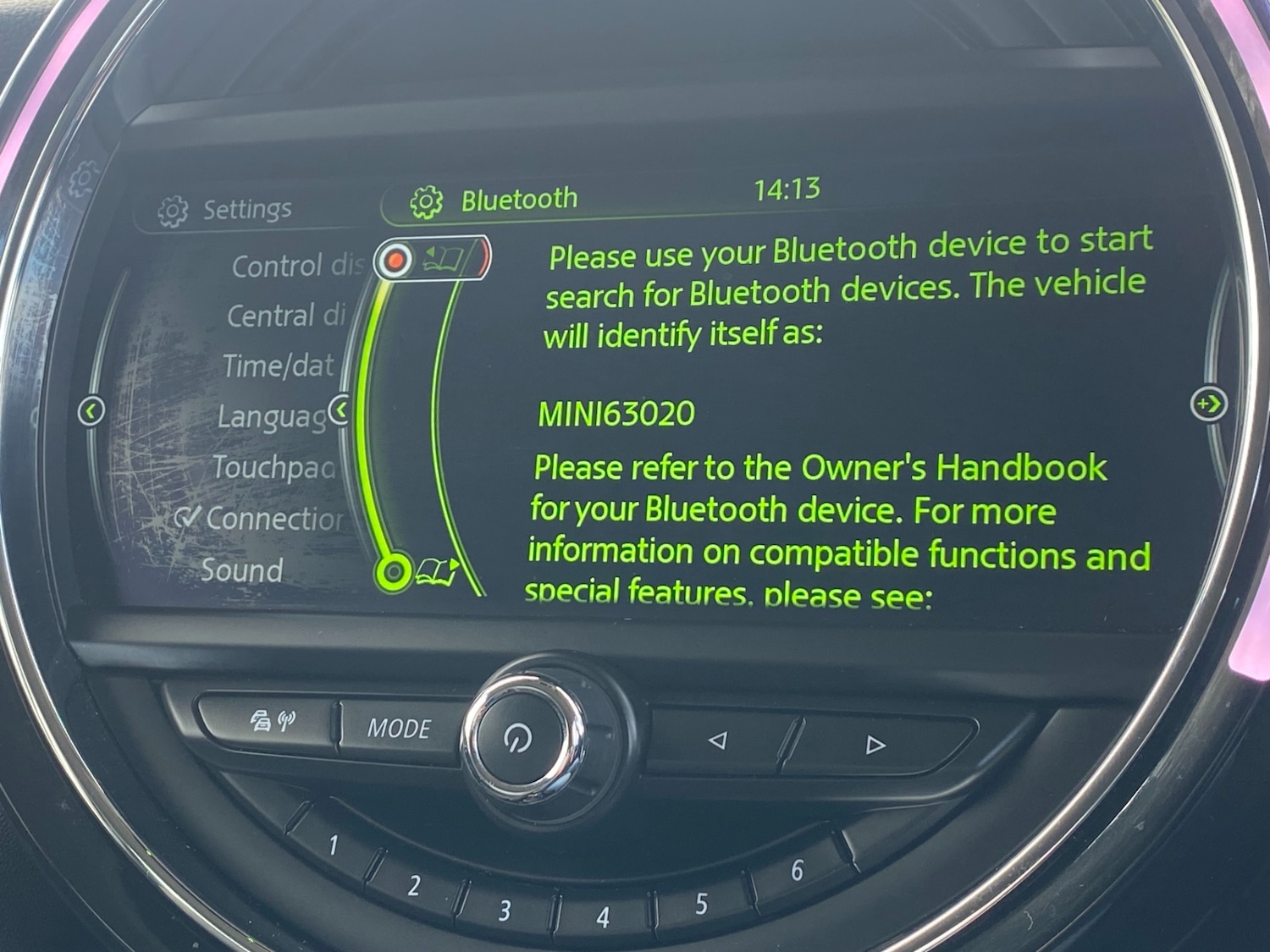The width and height of the screenshot is (1270, 952).
Task: Click the Settings header with gear
Action: coord(225,210)
